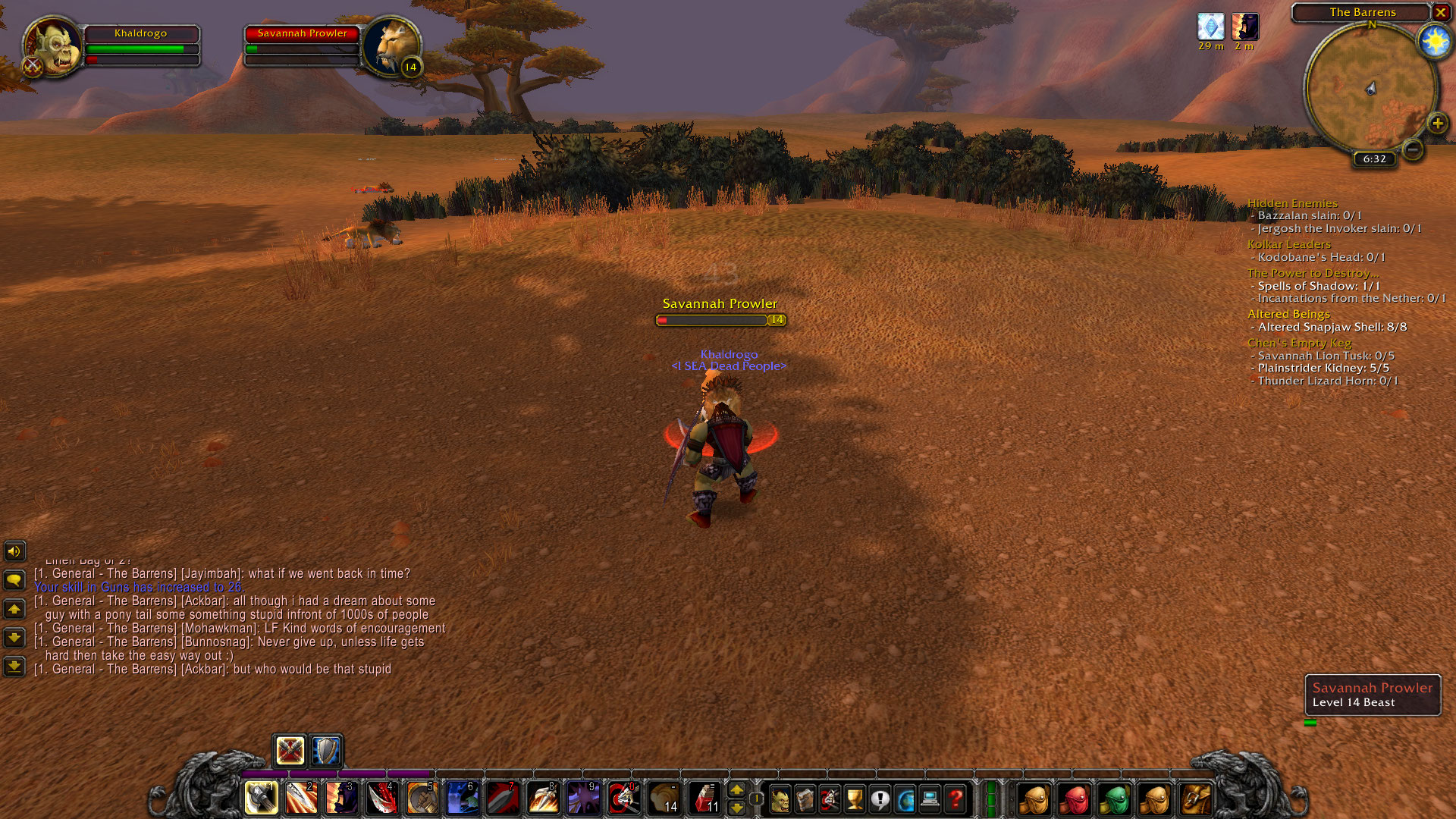Open the quest log goblet button
This screenshot has height=819, width=1456.
coord(855,799)
